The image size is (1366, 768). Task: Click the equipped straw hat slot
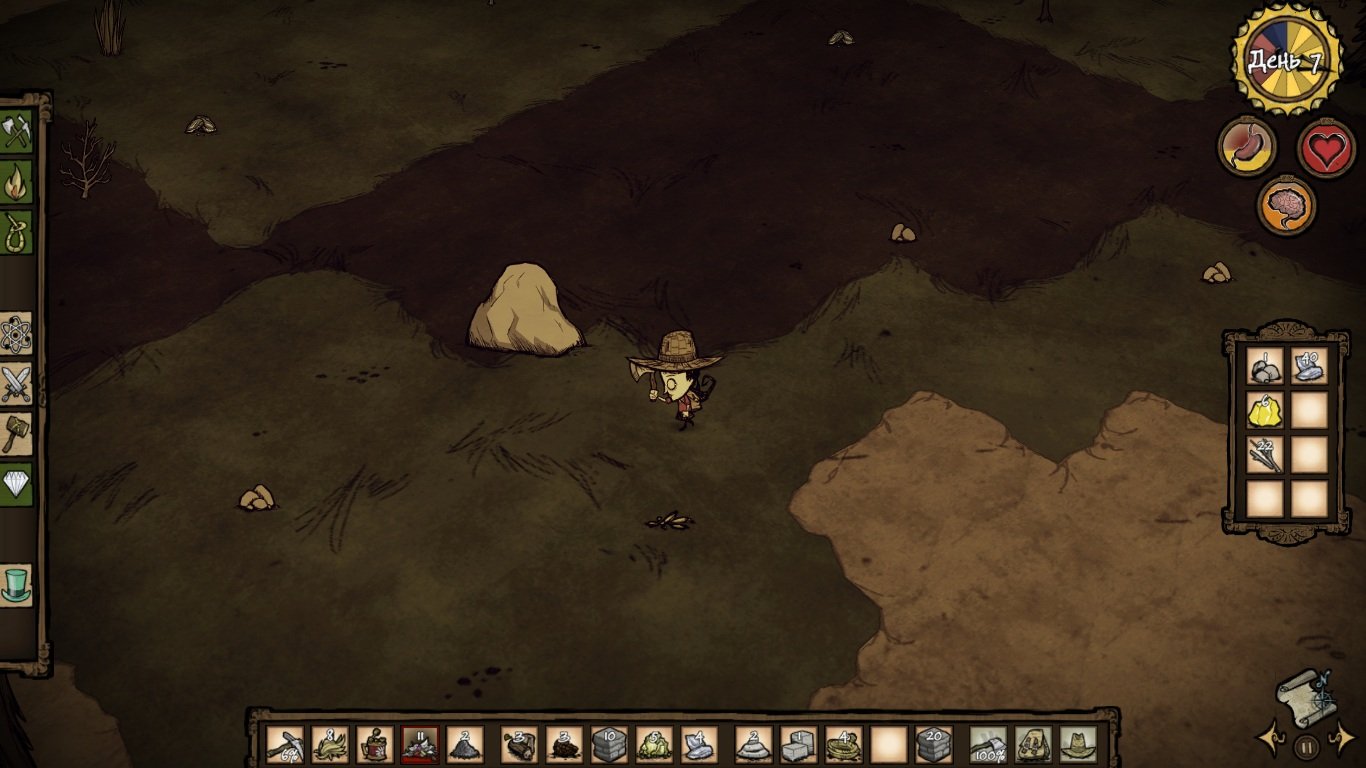tap(1077, 744)
